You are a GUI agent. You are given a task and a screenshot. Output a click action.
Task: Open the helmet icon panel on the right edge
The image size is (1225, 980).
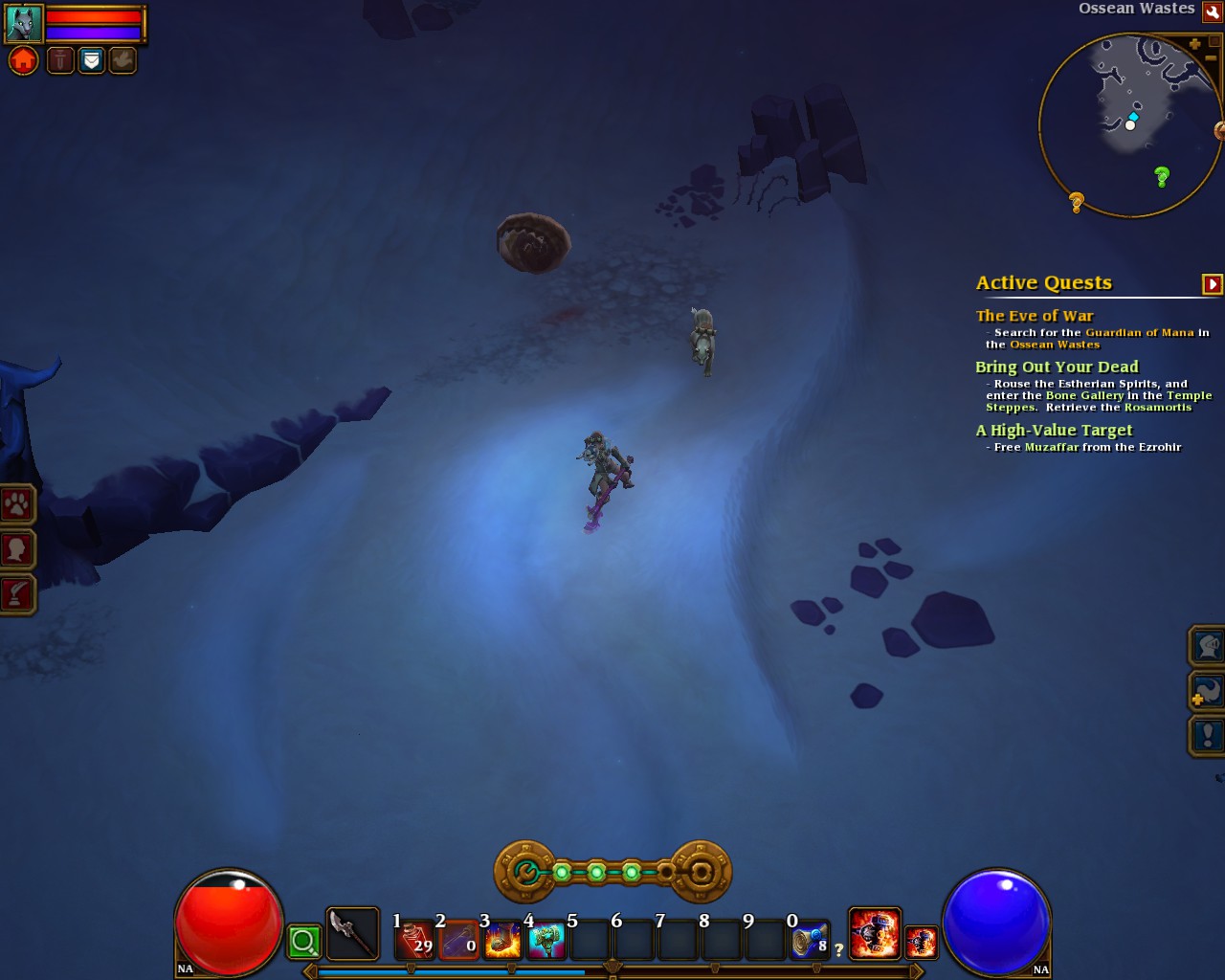[x=1207, y=646]
